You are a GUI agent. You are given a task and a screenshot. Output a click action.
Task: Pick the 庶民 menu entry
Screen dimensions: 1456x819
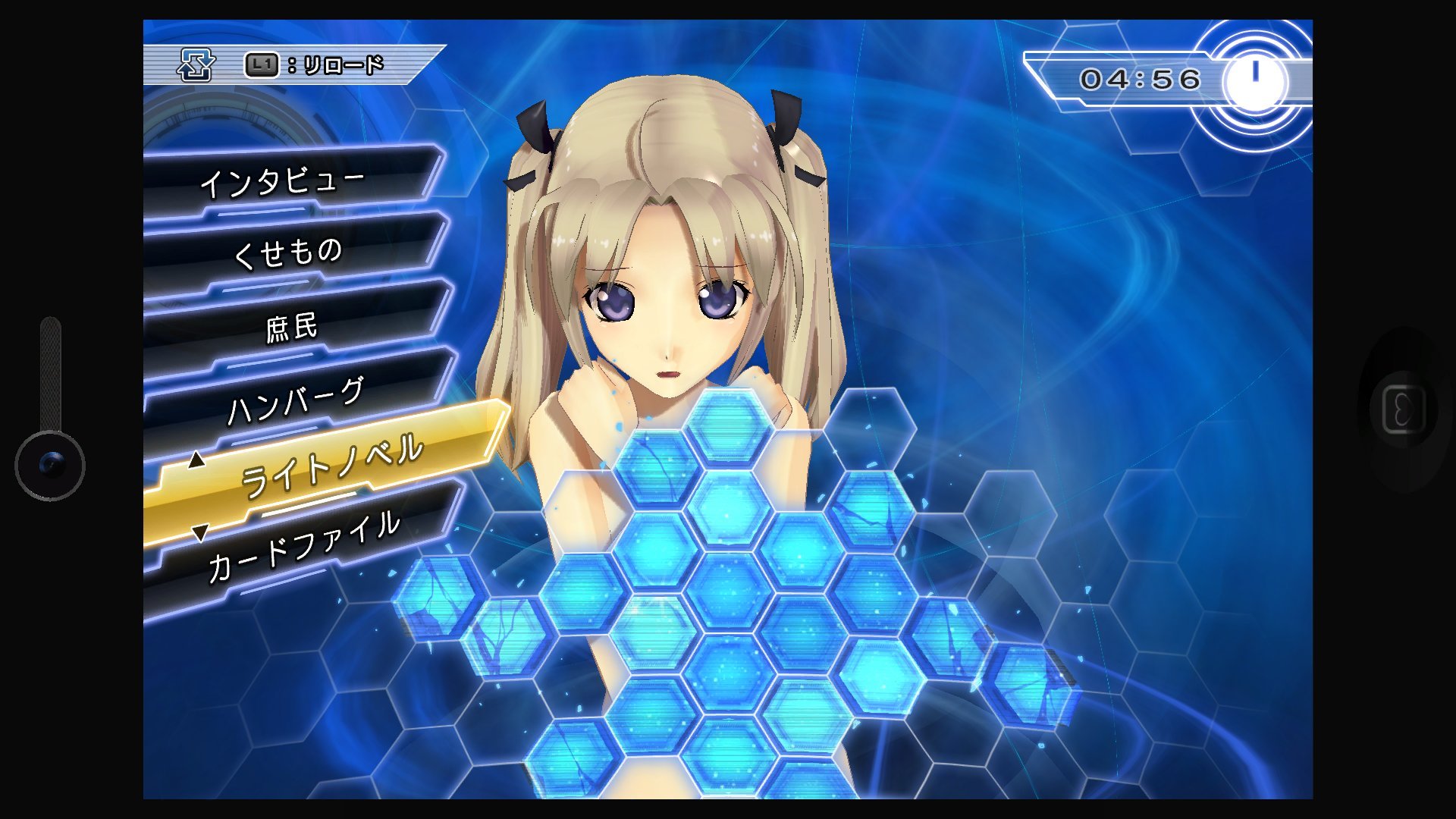292,327
